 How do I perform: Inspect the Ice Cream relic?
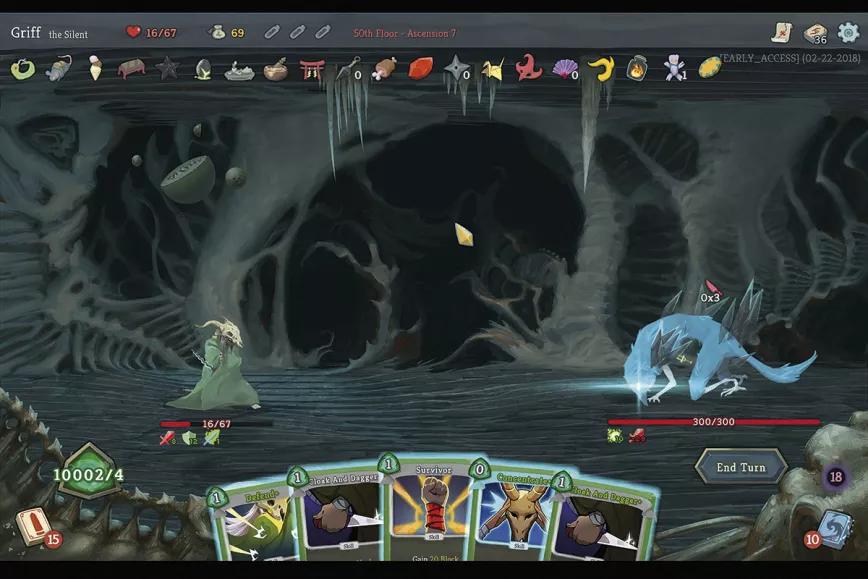96,68
